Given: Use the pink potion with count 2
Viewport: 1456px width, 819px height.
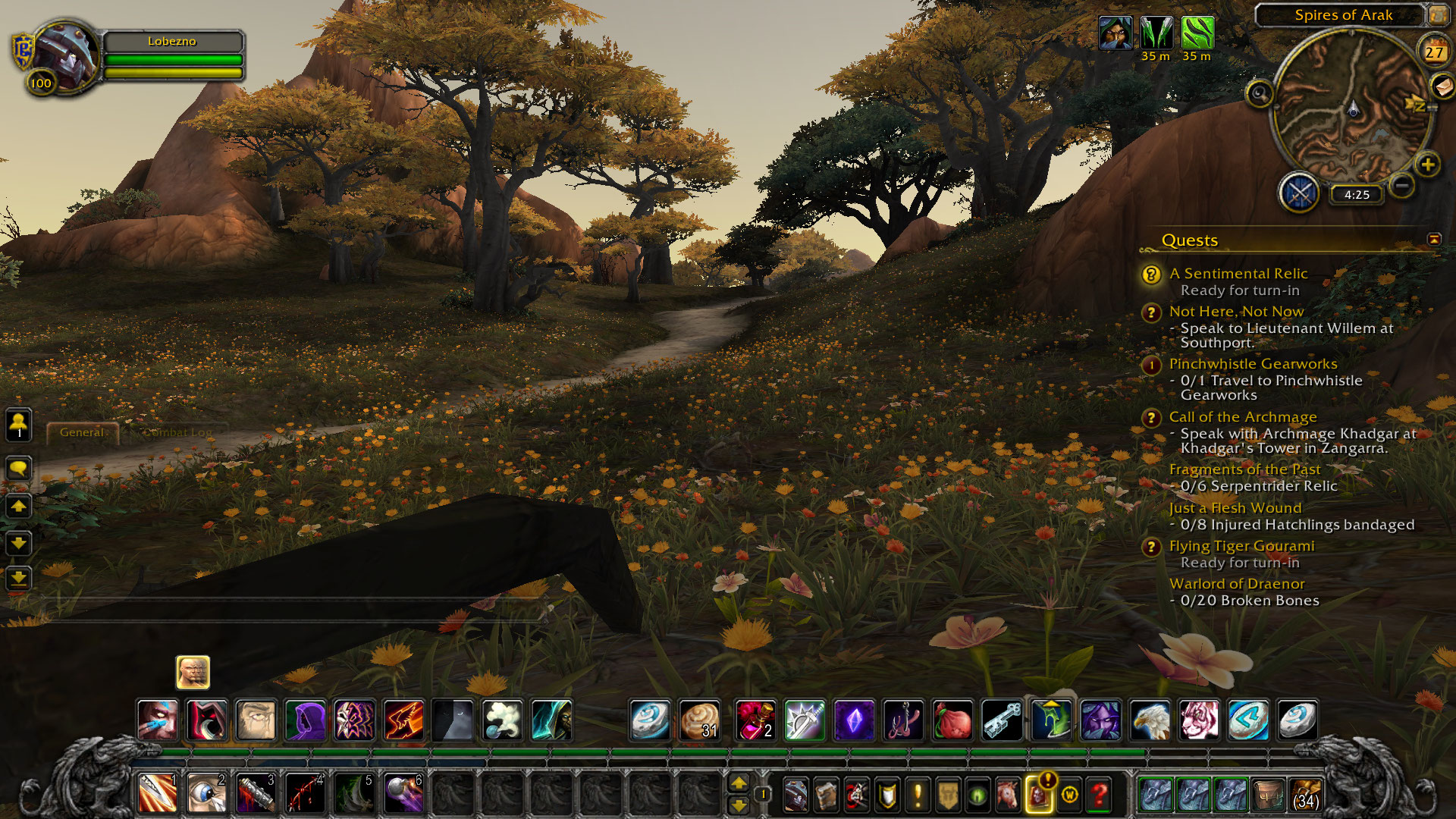Looking at the screenshot, I should (x=755, y=720).
